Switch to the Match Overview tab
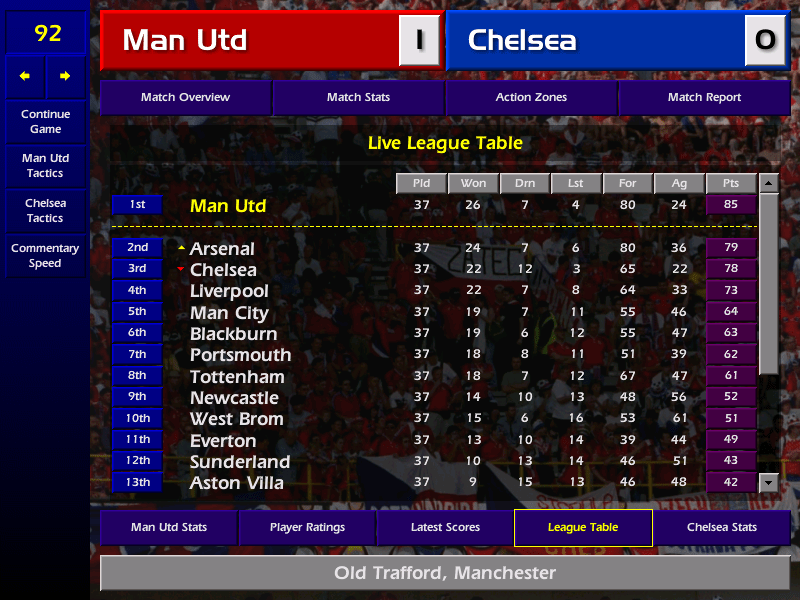This screenshot has height=600, width=800. pos(185,98)
